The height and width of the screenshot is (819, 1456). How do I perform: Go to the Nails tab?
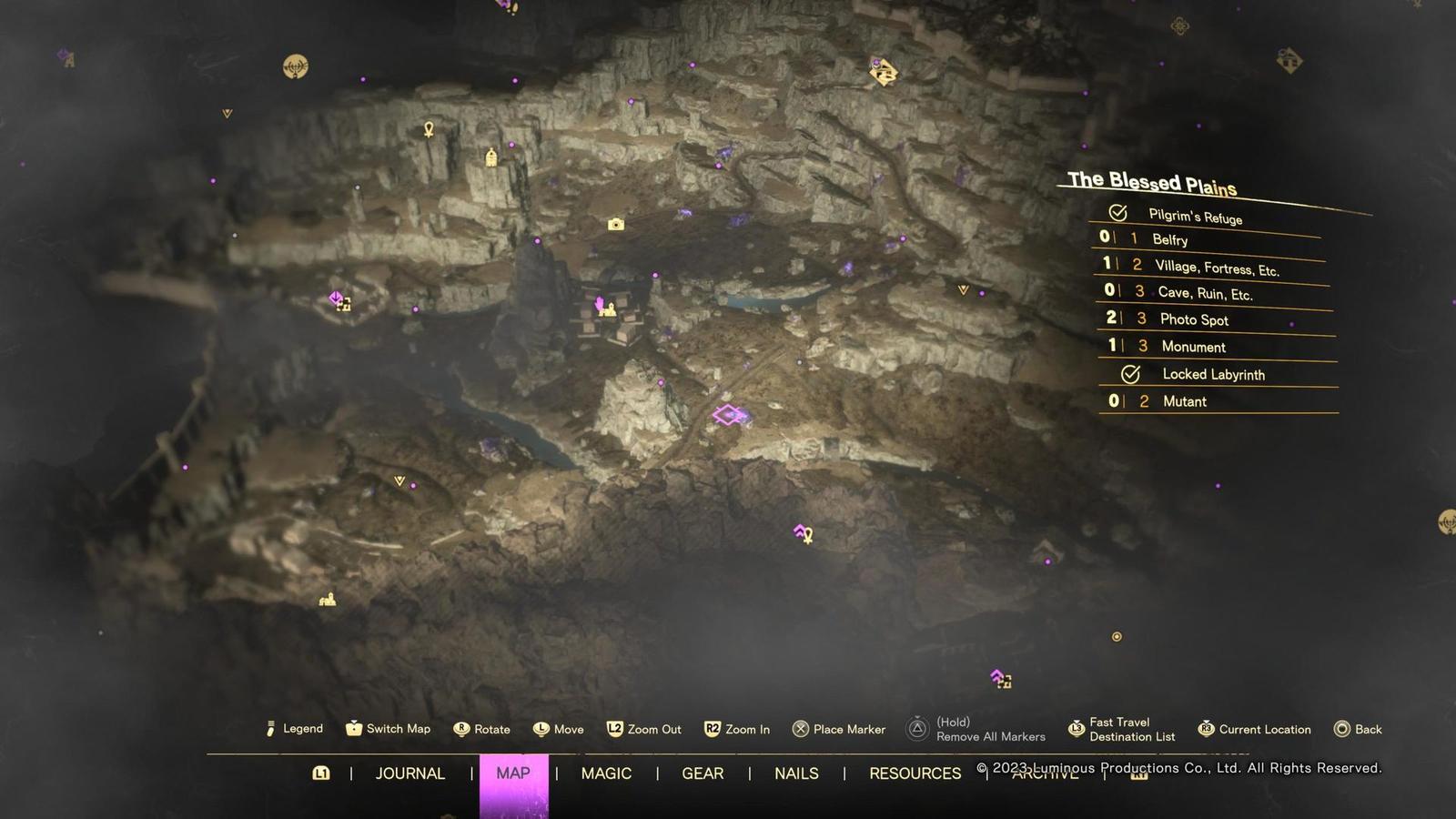(796, 773)
